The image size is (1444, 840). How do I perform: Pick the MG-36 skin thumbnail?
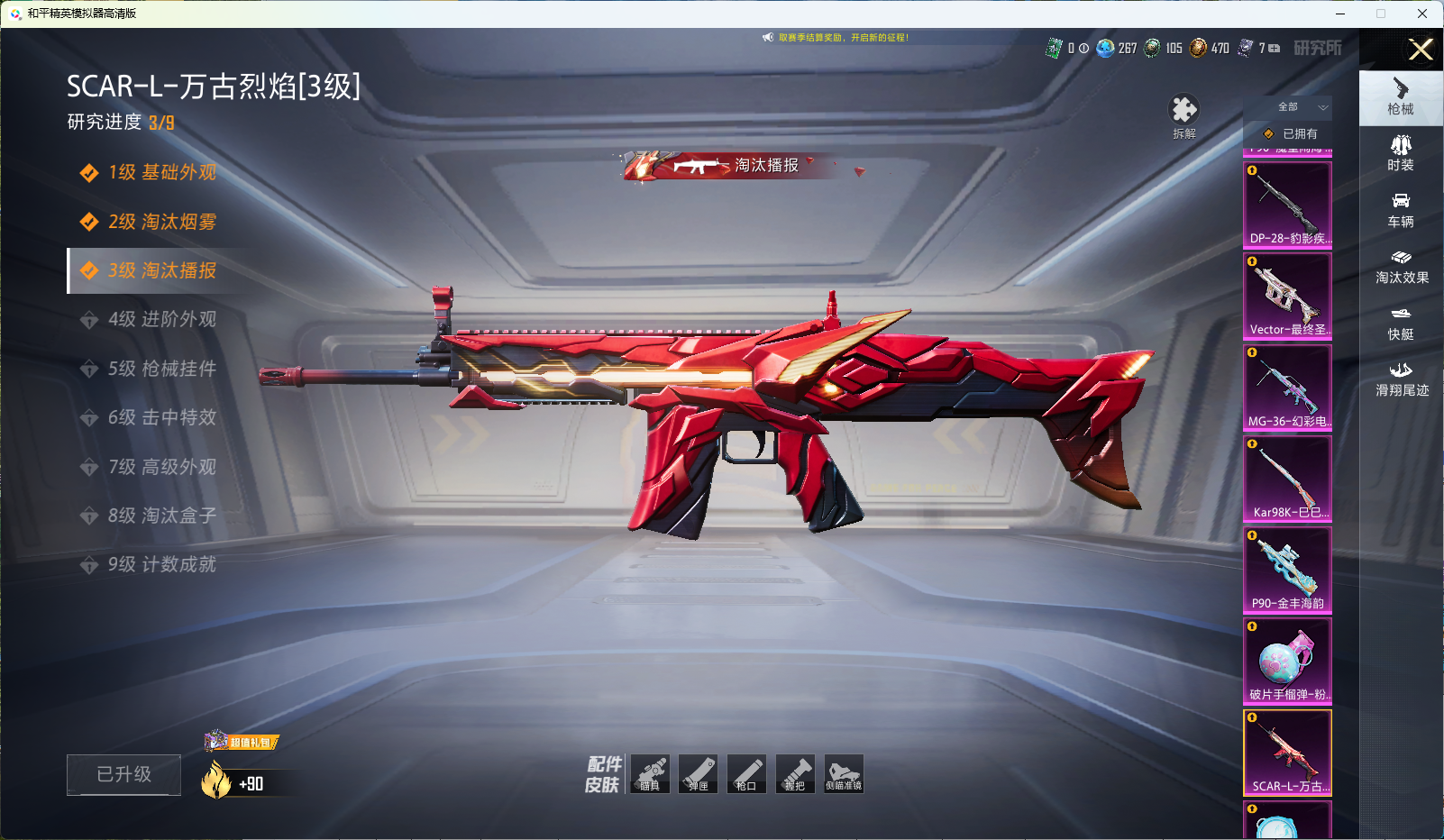1287,387
